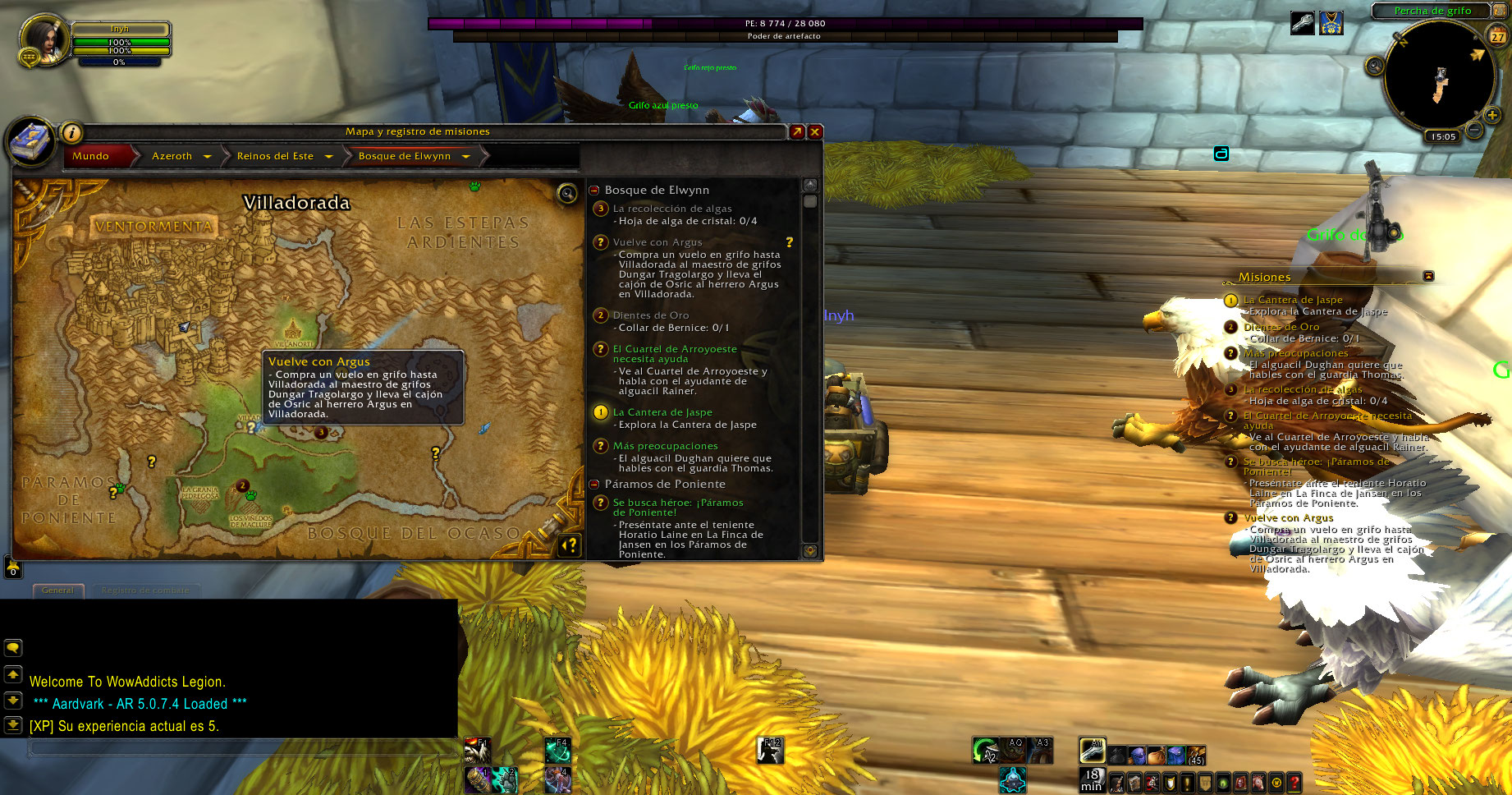This screenshot has width=1512, height=795.
Task: Collapse the Misiones objective tracker
Action: (x=1428, y=276)
